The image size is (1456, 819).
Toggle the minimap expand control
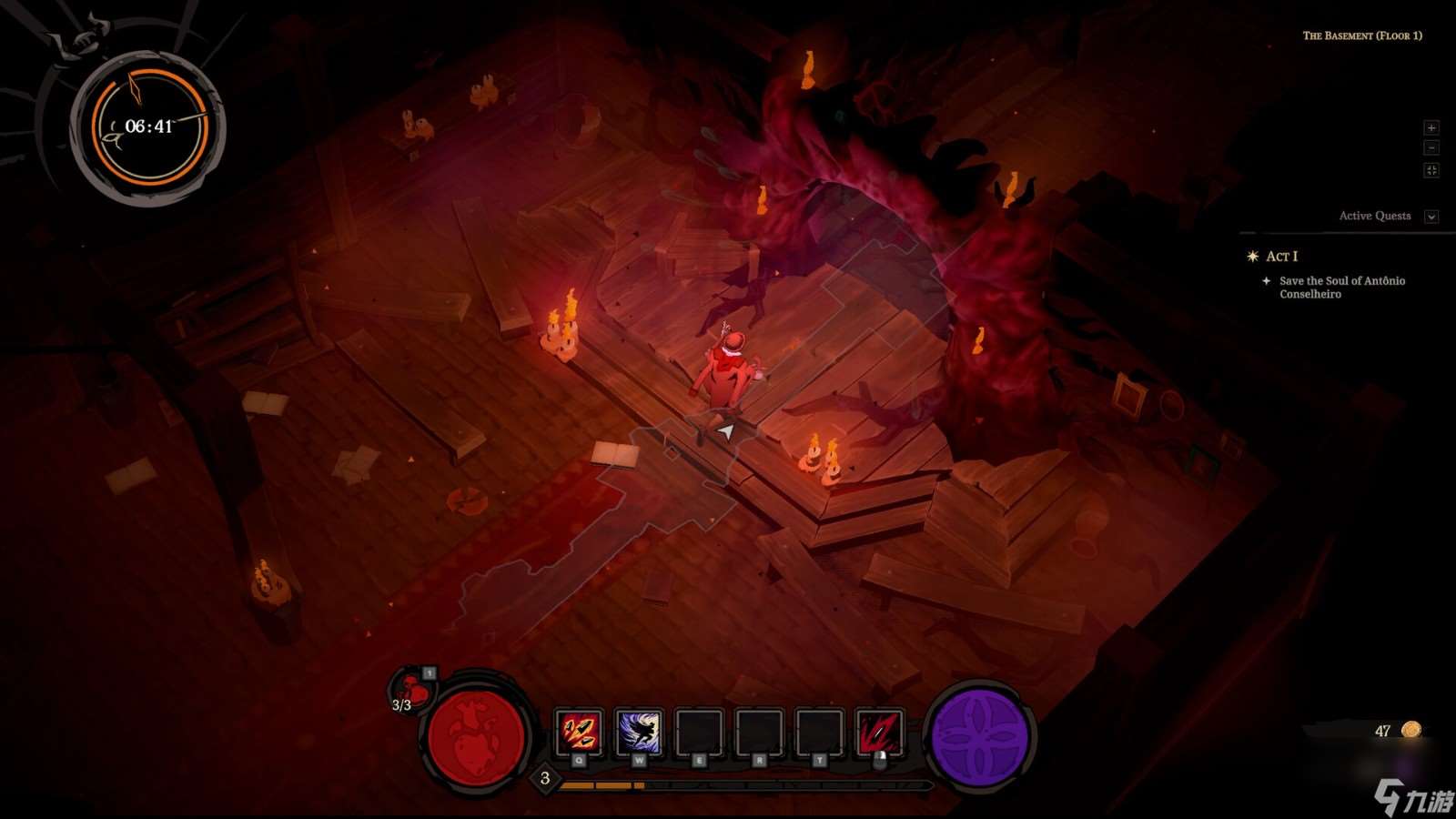[1431, 167]
